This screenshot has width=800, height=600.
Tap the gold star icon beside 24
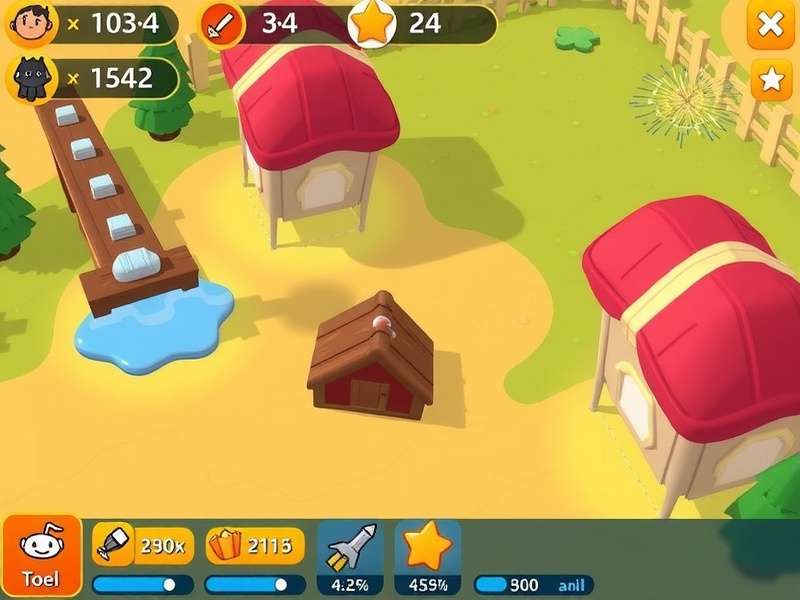[x=371, y=25]
